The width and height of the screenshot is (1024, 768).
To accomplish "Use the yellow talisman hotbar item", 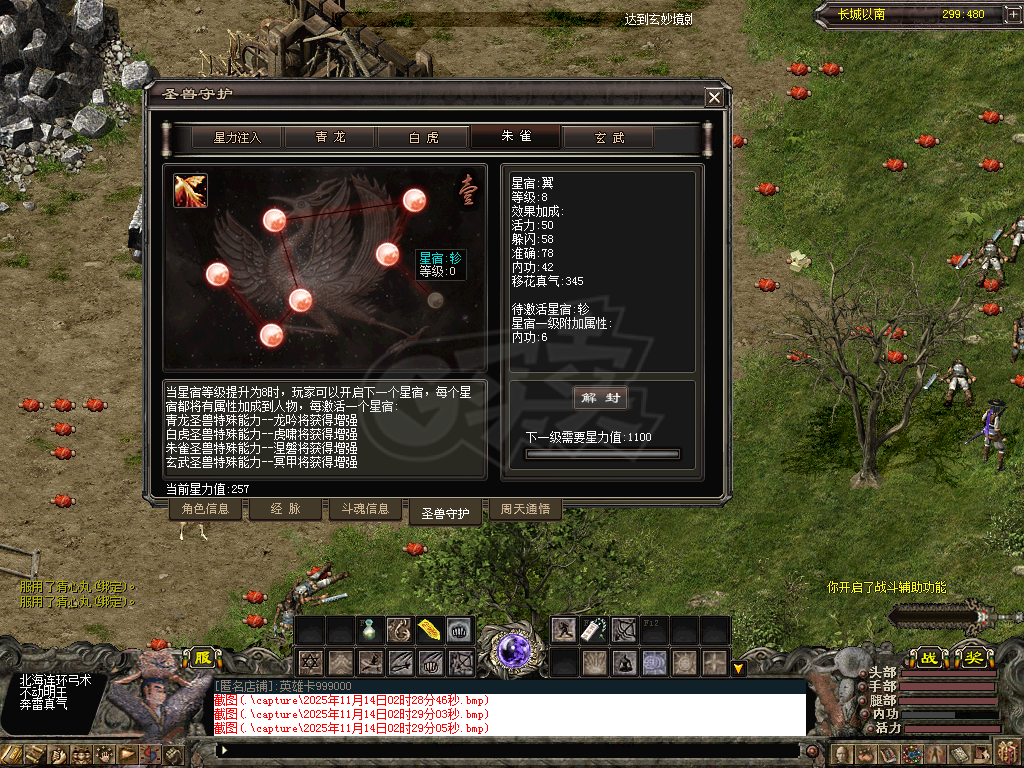I will click(430, 630).
